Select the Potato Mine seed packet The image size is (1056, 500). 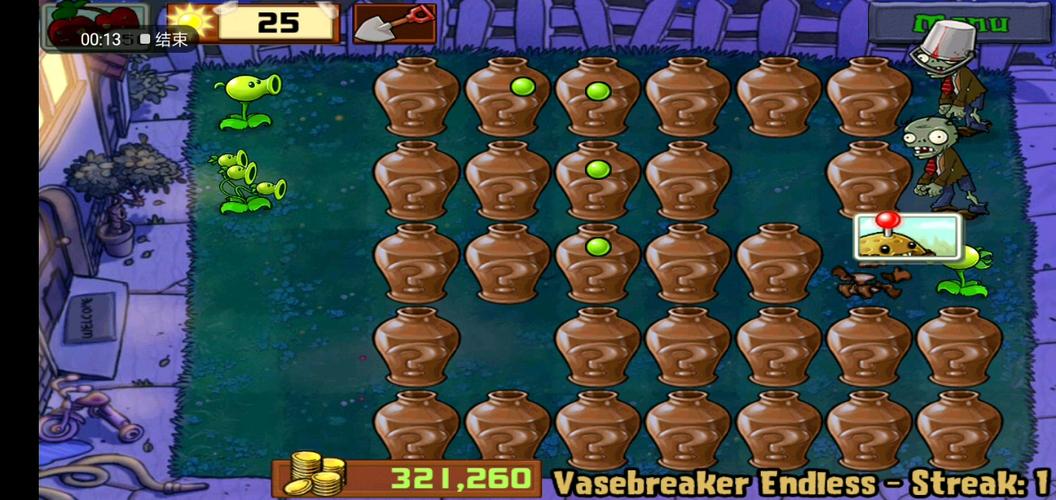907,238
